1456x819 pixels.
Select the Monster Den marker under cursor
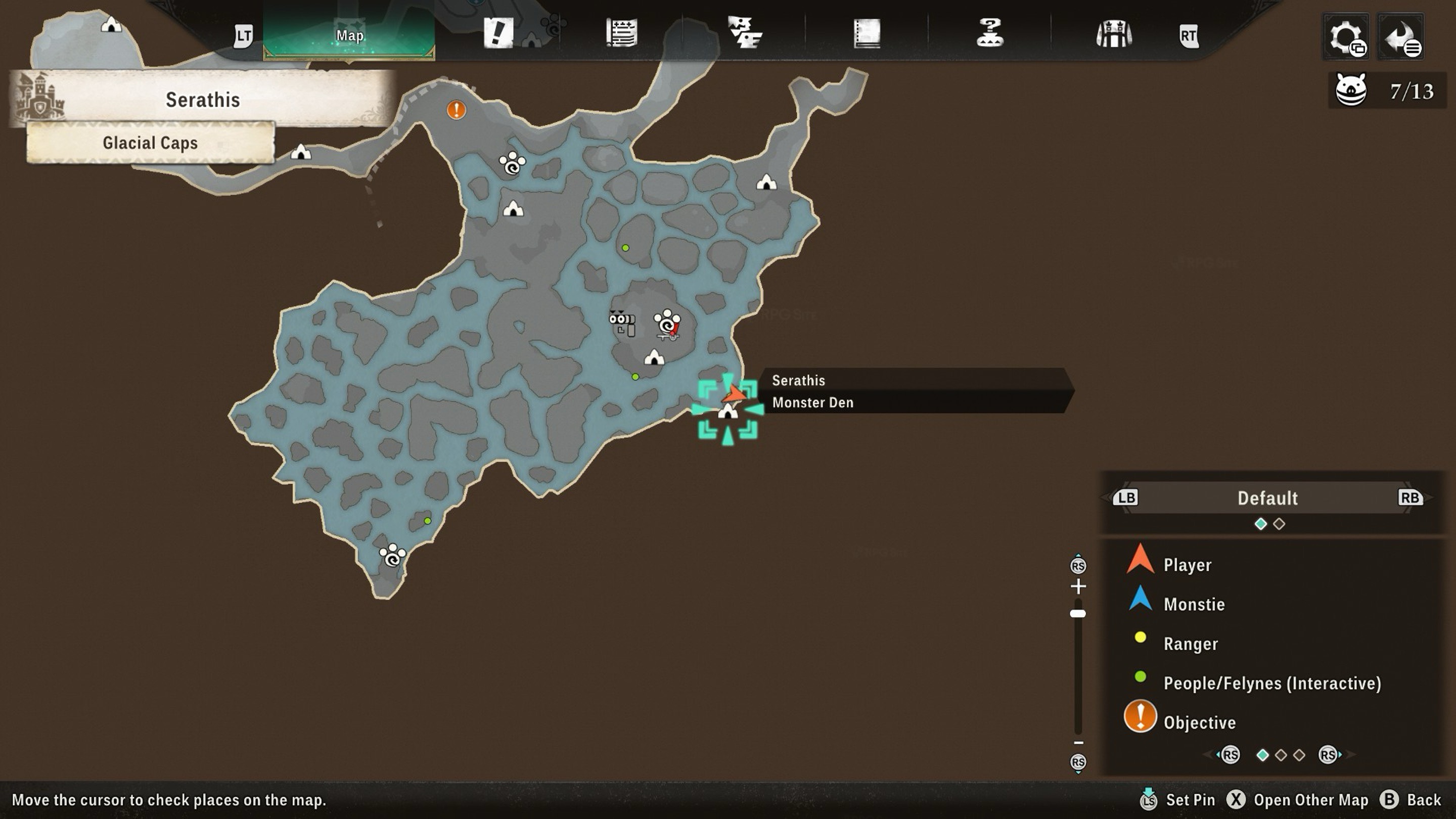pos(727,412)
